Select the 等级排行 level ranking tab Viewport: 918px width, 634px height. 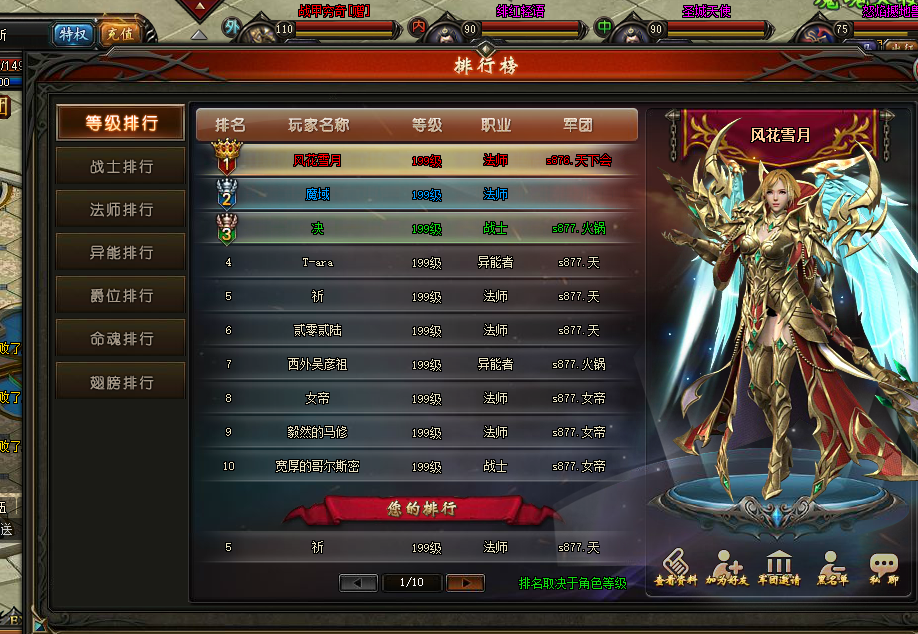tap(121, 123)
